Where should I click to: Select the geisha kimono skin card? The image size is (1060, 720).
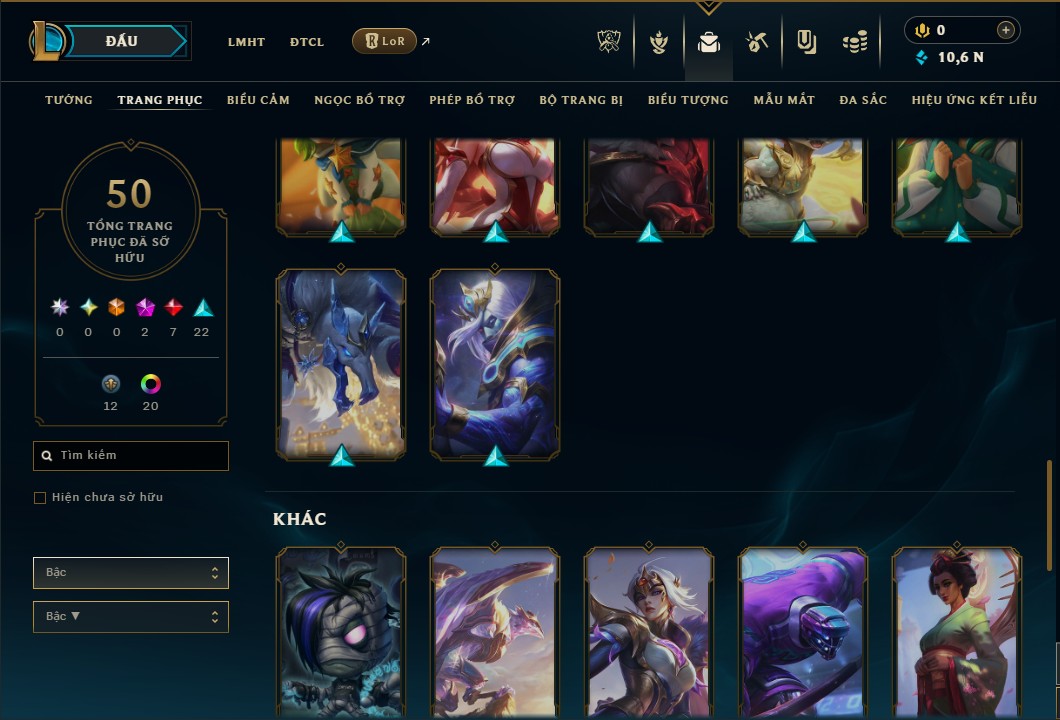pyautogui.click(x=956, y=632)
